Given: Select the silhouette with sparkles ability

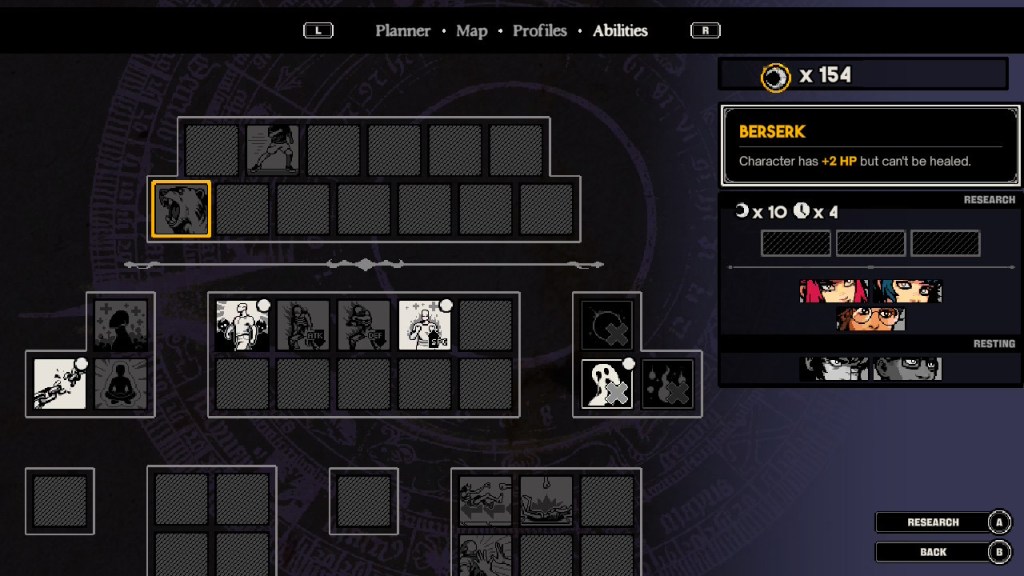Looking at the screenshot, I should tap(121, 326).
